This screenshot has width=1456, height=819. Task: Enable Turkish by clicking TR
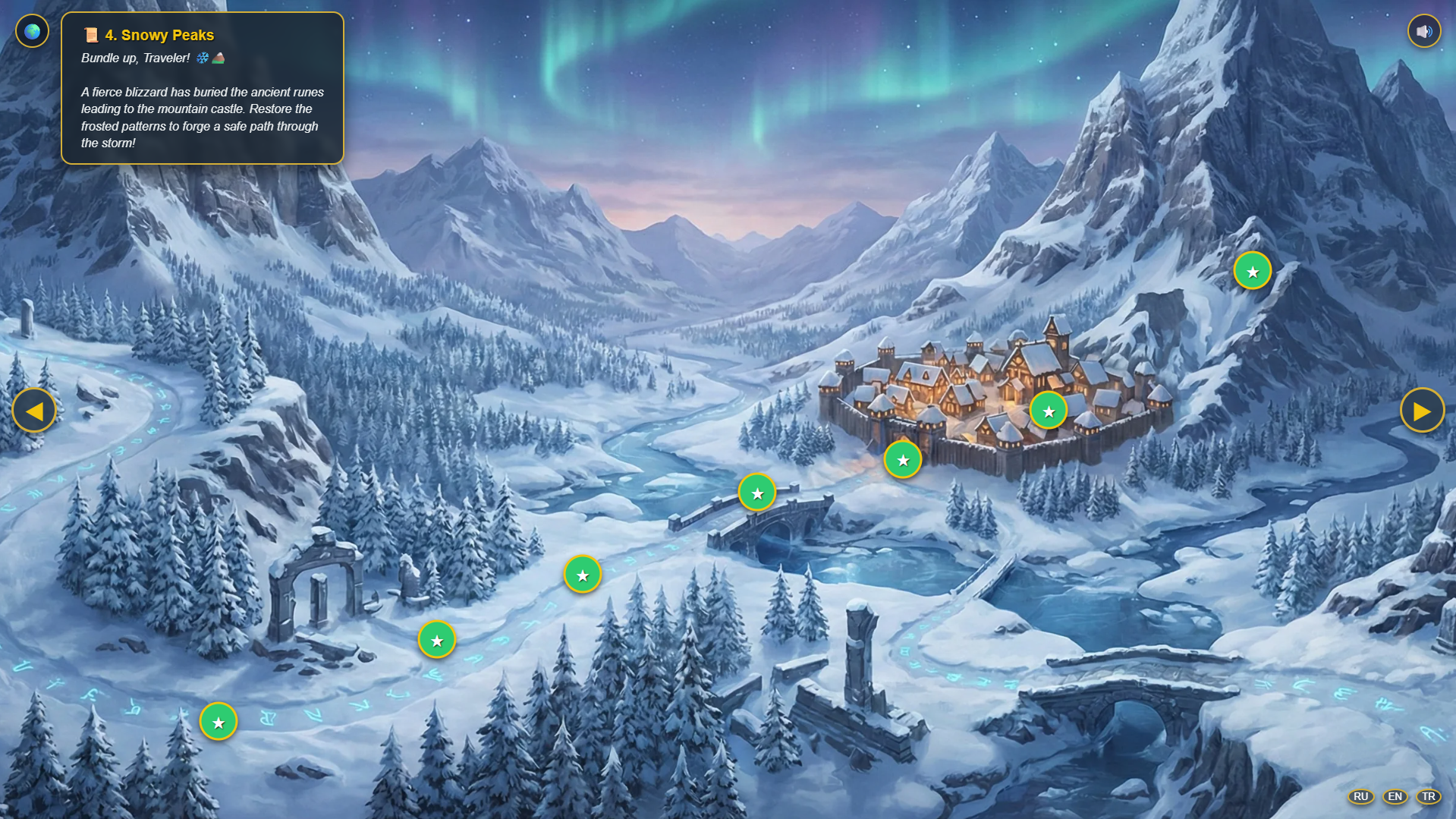(1429, 797)
